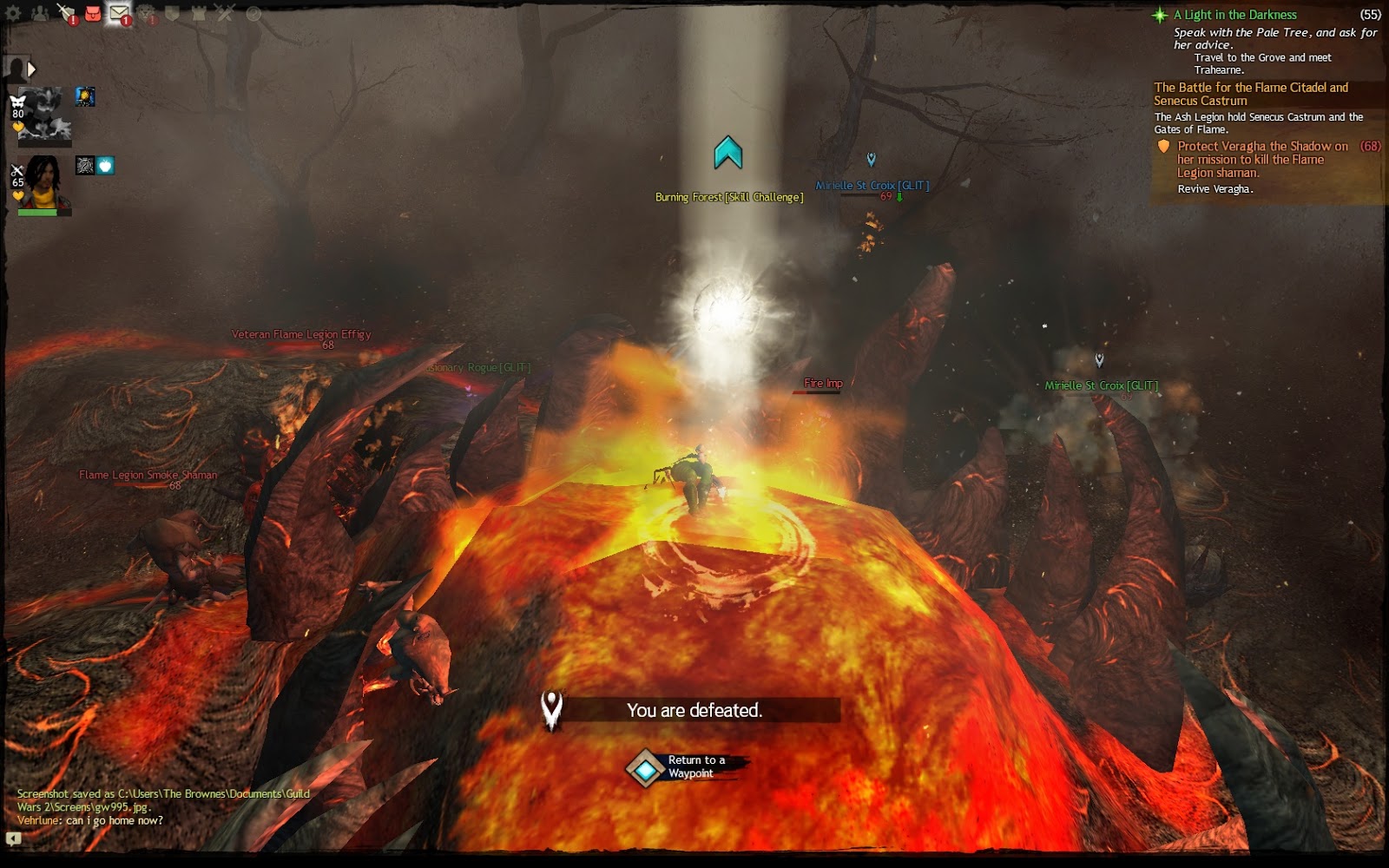Screen dimensions: 1389x868
Task: Read the unread Mail envelope
Action: pos(117,12)
